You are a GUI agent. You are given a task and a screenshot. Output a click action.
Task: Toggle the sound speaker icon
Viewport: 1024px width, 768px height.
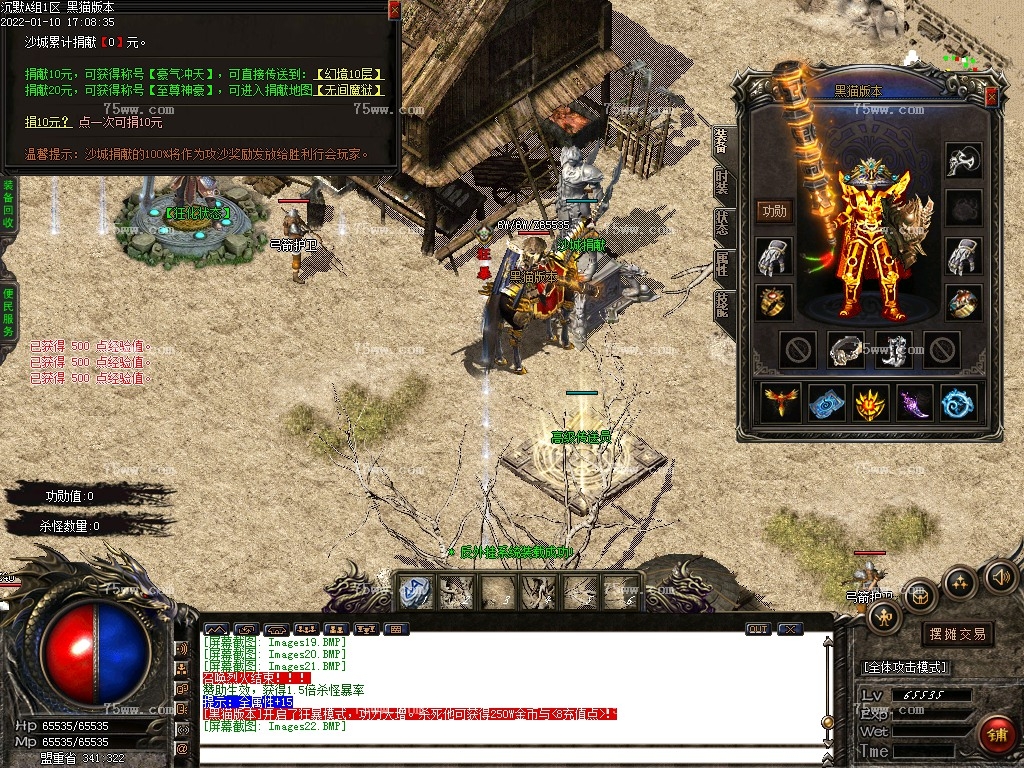pyautogui.click(x=1001, y=576)
